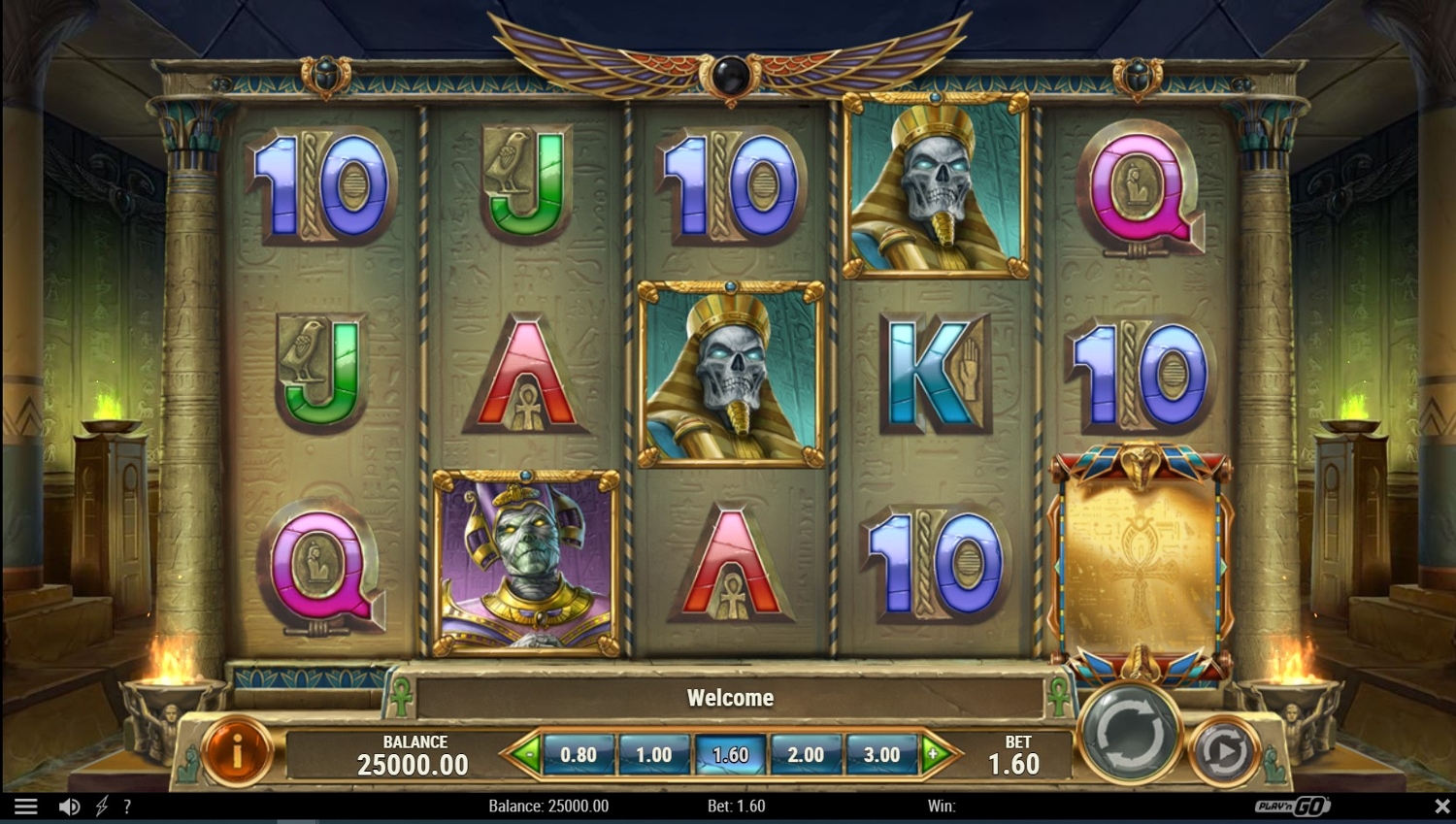Decrease bet with the green left arrow

coord(525,753)
